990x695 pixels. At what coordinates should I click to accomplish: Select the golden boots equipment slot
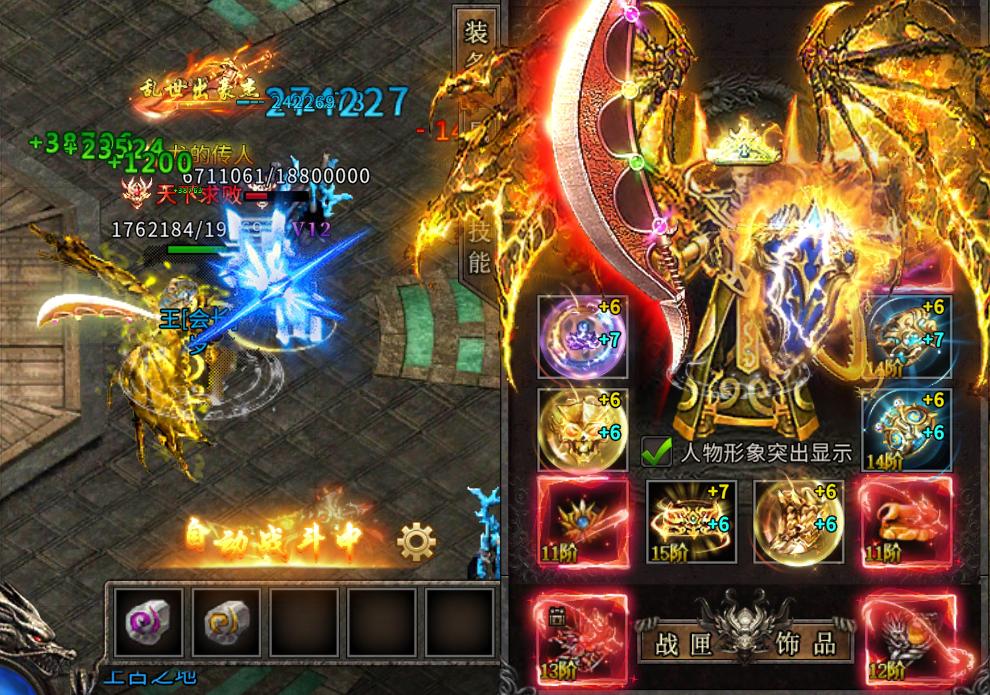click(798, 521)
